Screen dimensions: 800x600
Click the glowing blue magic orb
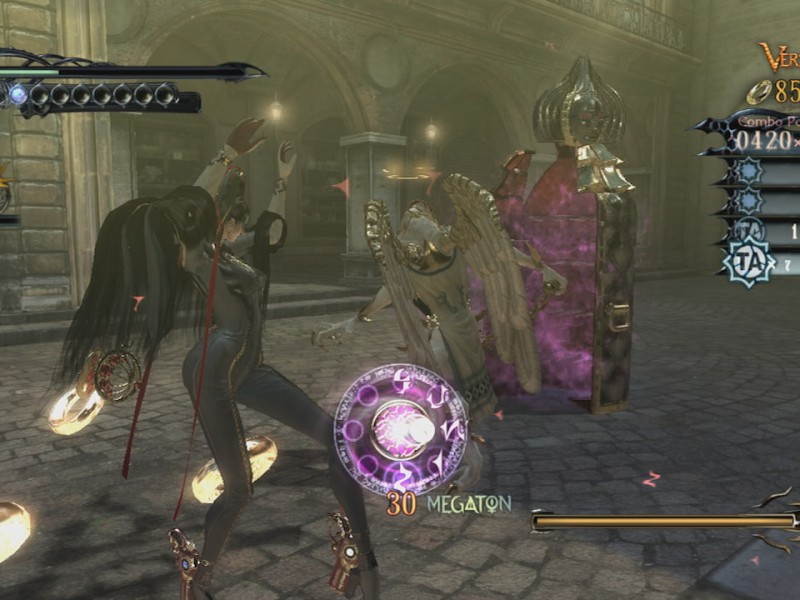[x=18, y=95]
